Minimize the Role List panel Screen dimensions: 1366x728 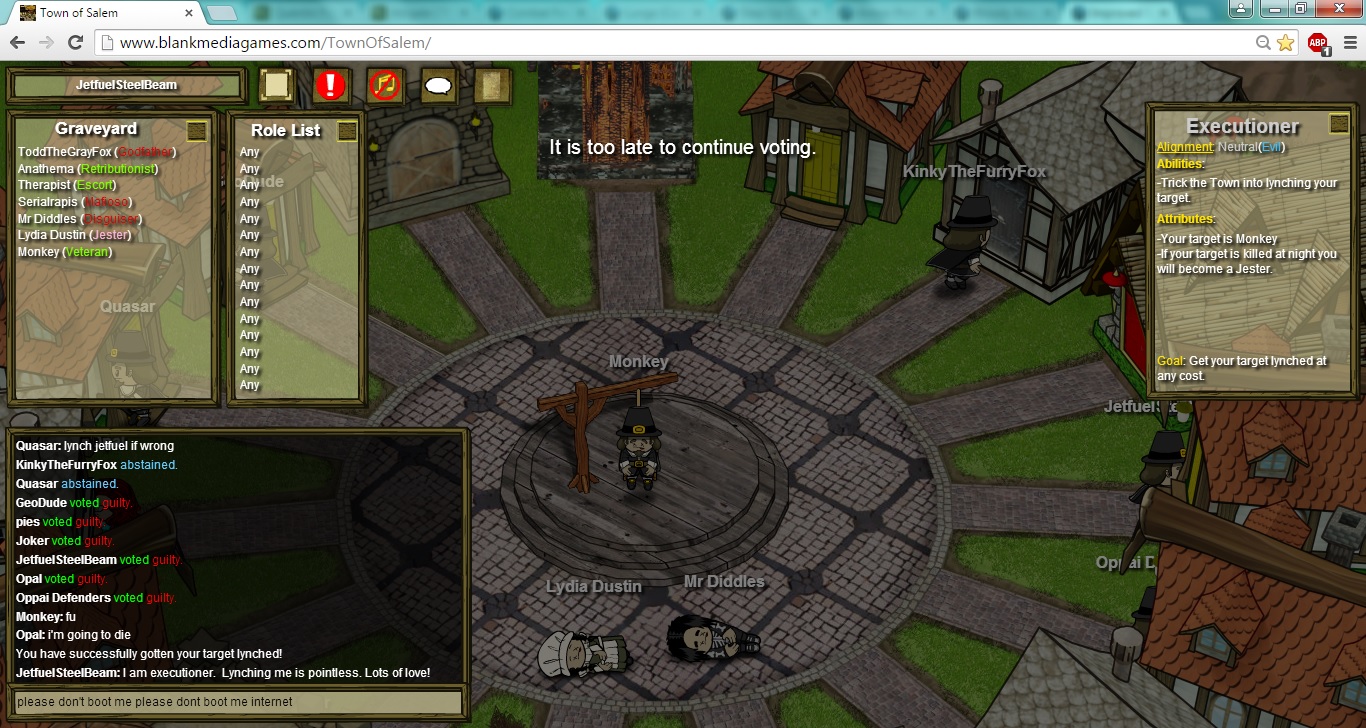347,130
